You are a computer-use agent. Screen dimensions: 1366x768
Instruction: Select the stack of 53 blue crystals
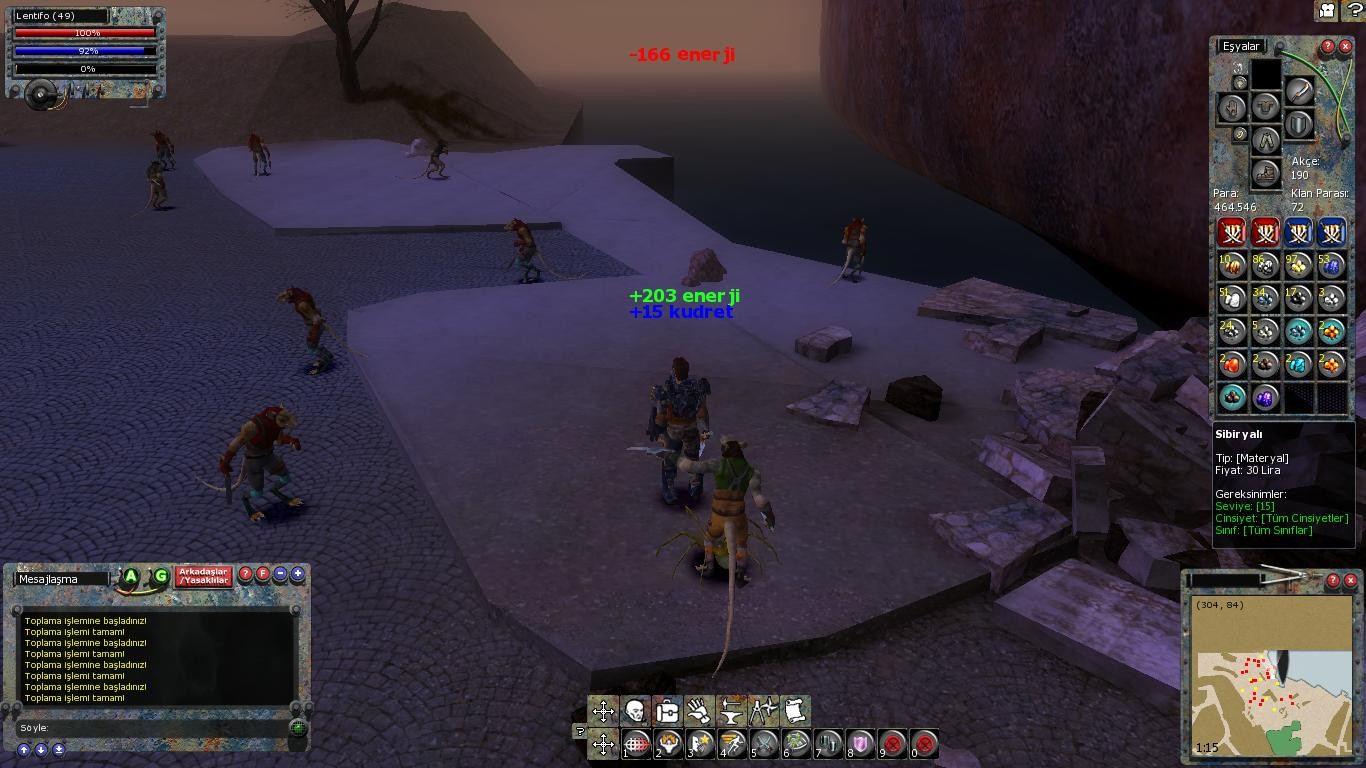[1331, 266]
